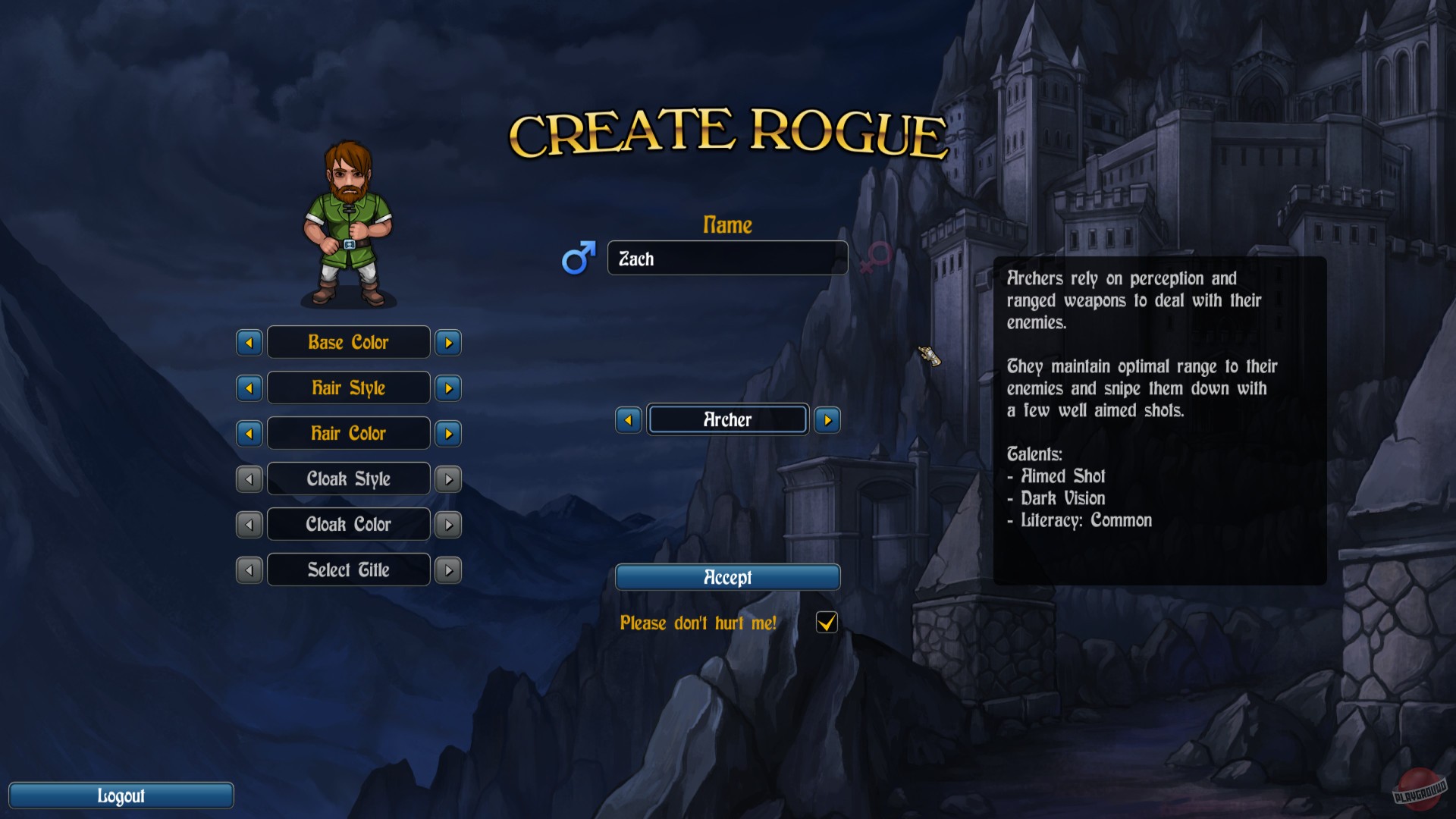The height and width of the screenshot is (819, 1456).
Task: Open the Hair Color picker
Action: tap(348, 433)
